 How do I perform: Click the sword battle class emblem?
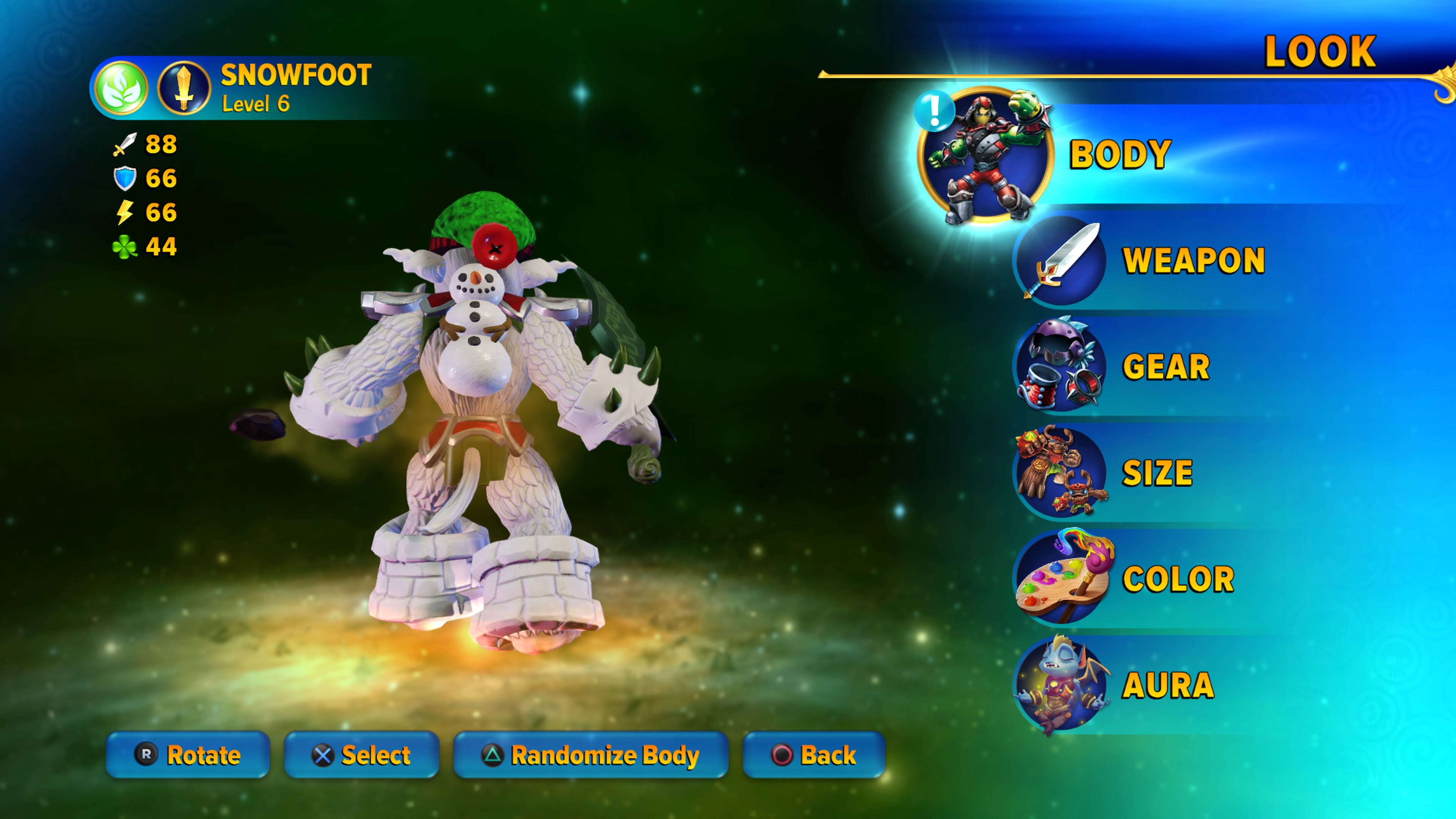tap(184, 89)
